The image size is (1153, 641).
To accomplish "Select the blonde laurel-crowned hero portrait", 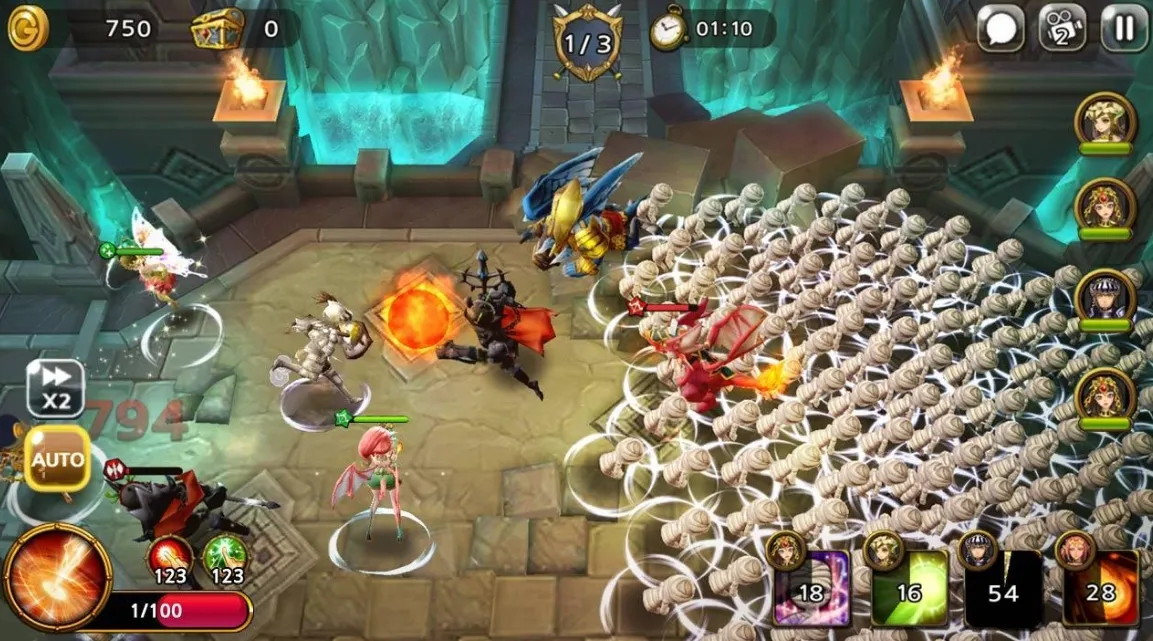I will point(1104,121).
